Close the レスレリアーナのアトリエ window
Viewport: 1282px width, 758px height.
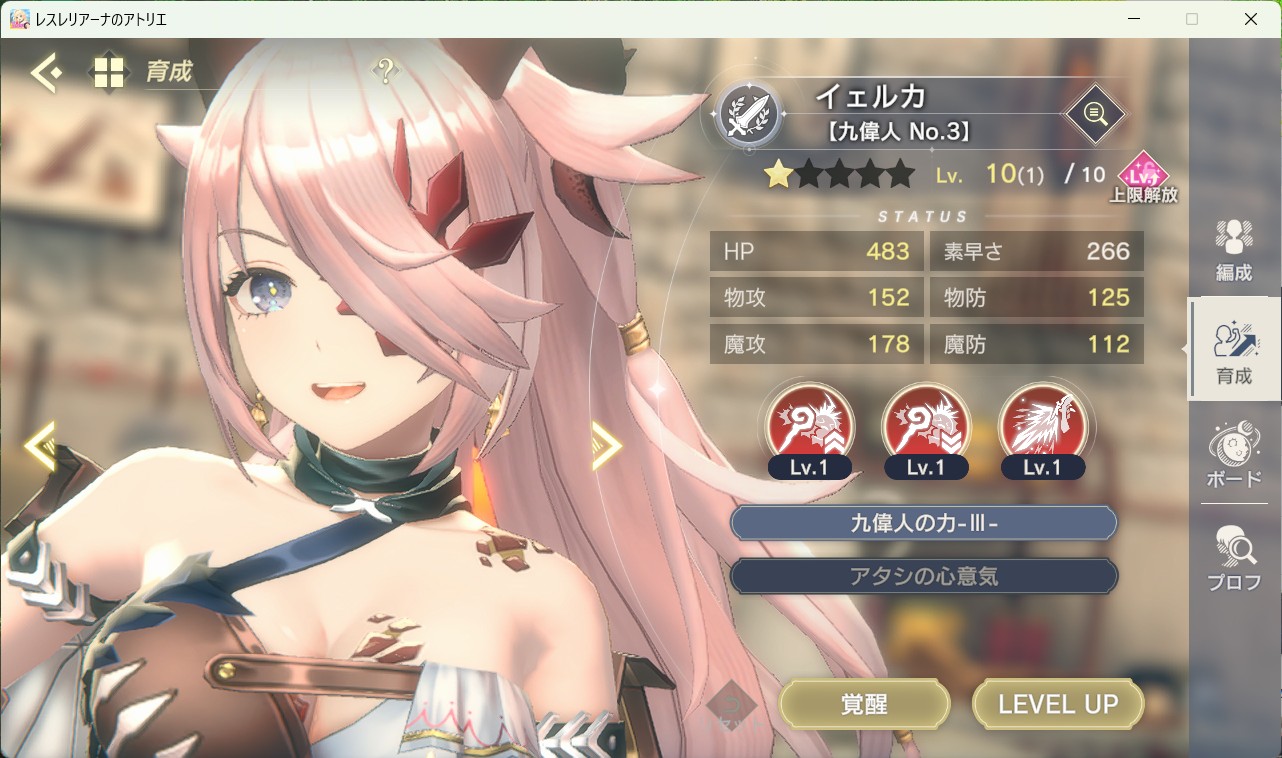[1250, 19]
